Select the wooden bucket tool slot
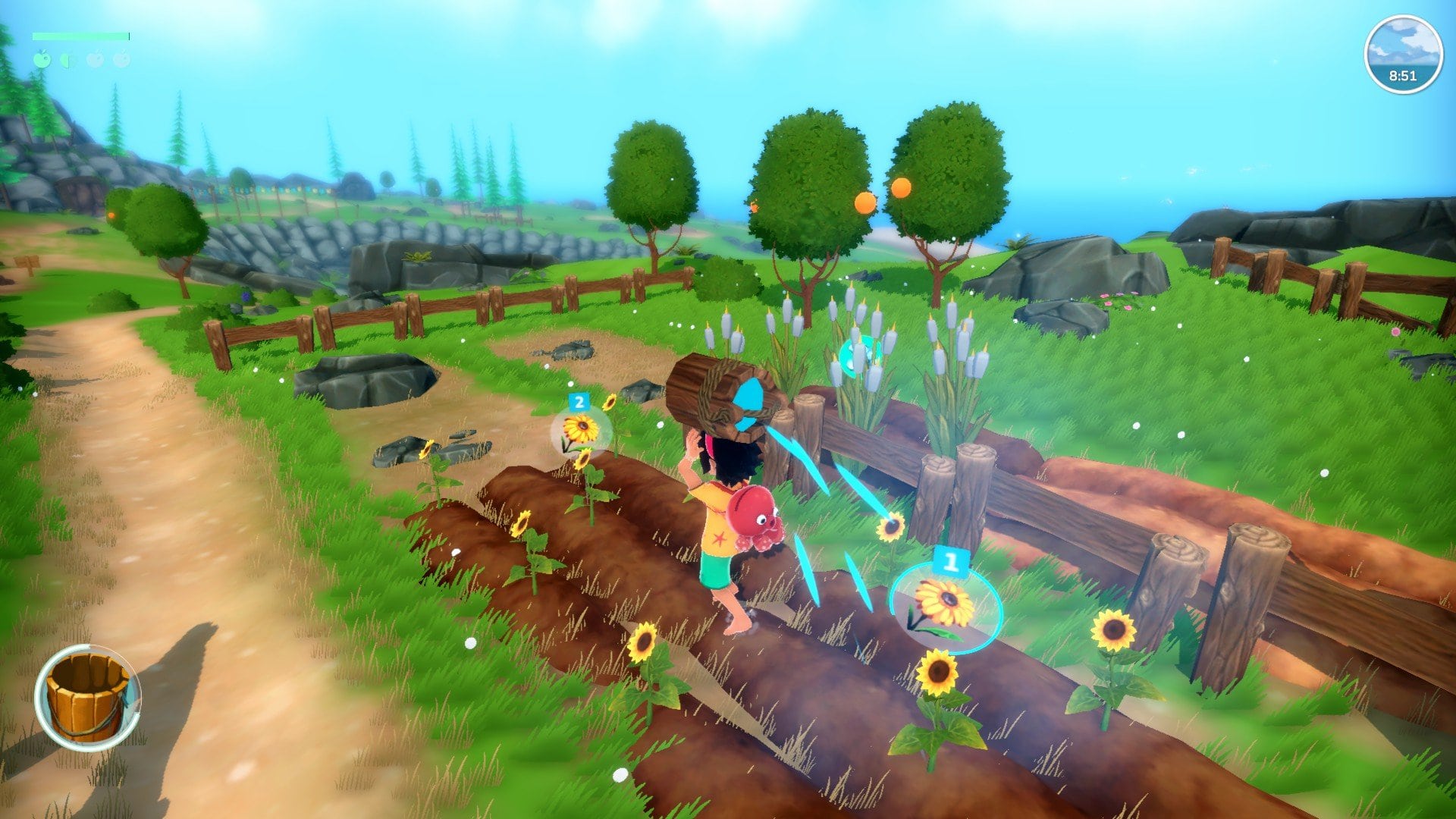This screenshot has width=1456, height=819. (x=87, y=697)
